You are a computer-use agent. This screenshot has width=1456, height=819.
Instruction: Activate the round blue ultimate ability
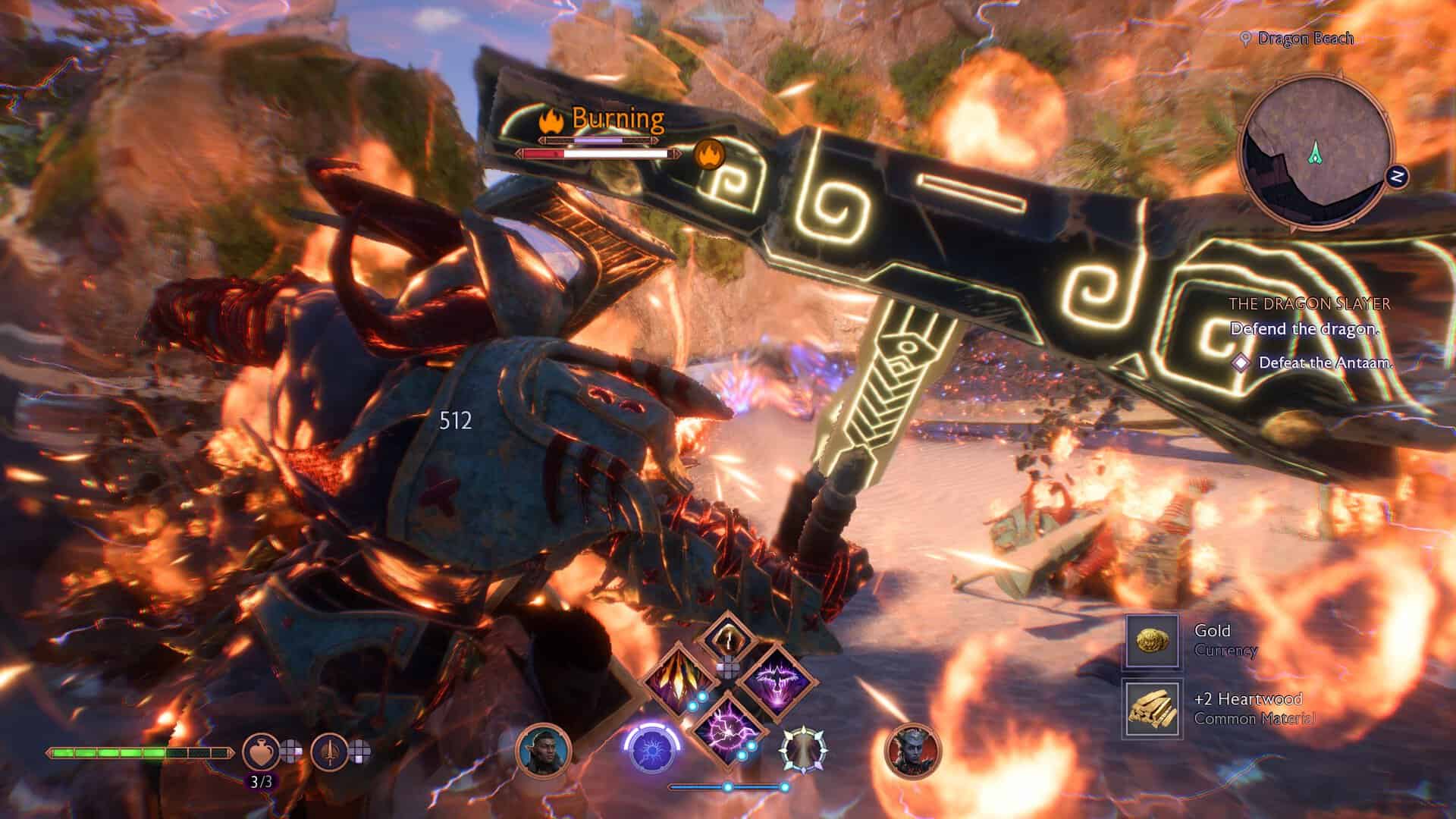(x=651, y=753)
